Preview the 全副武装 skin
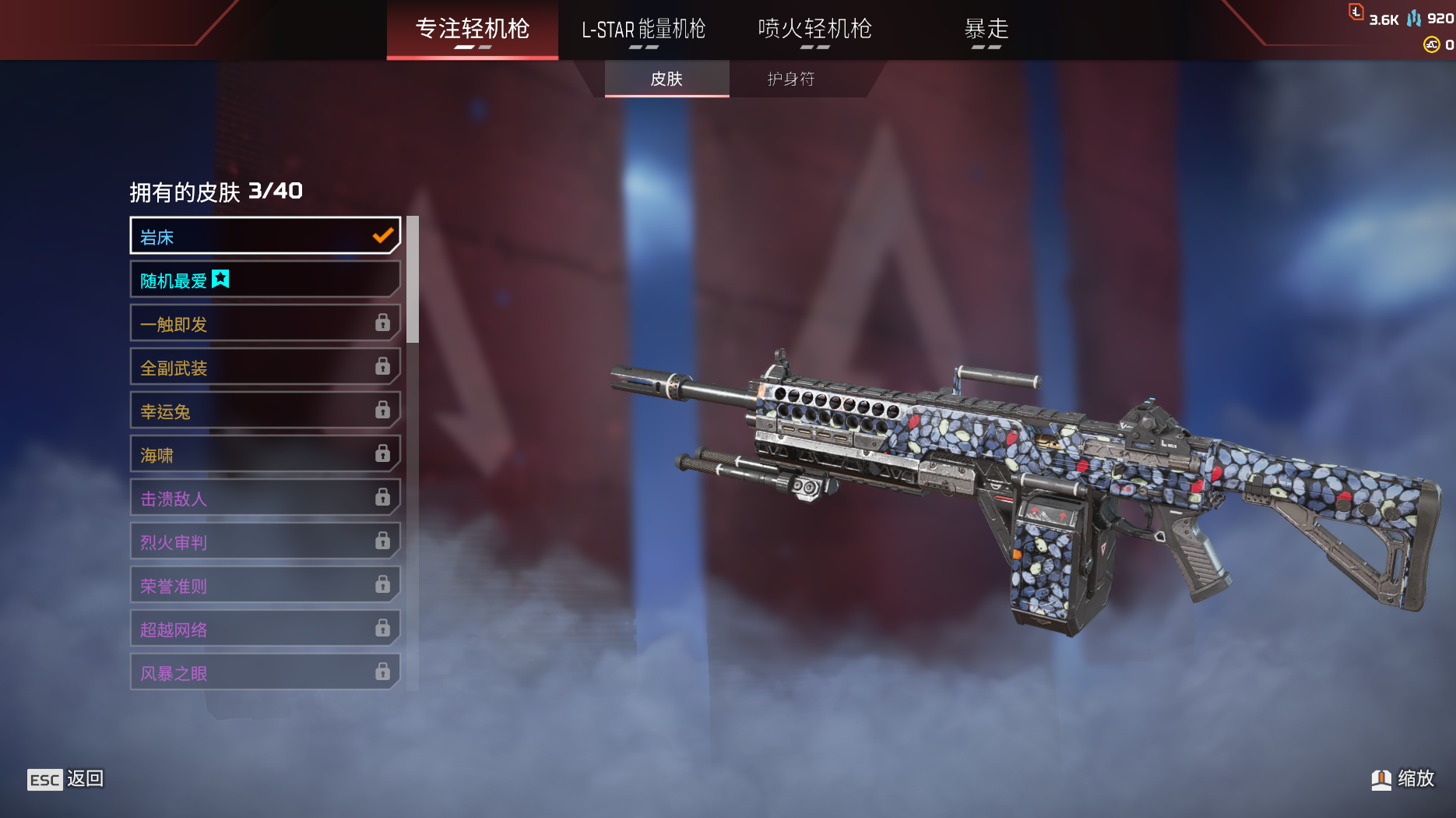Screen dimensions: 1456x818 click(265, 367)
